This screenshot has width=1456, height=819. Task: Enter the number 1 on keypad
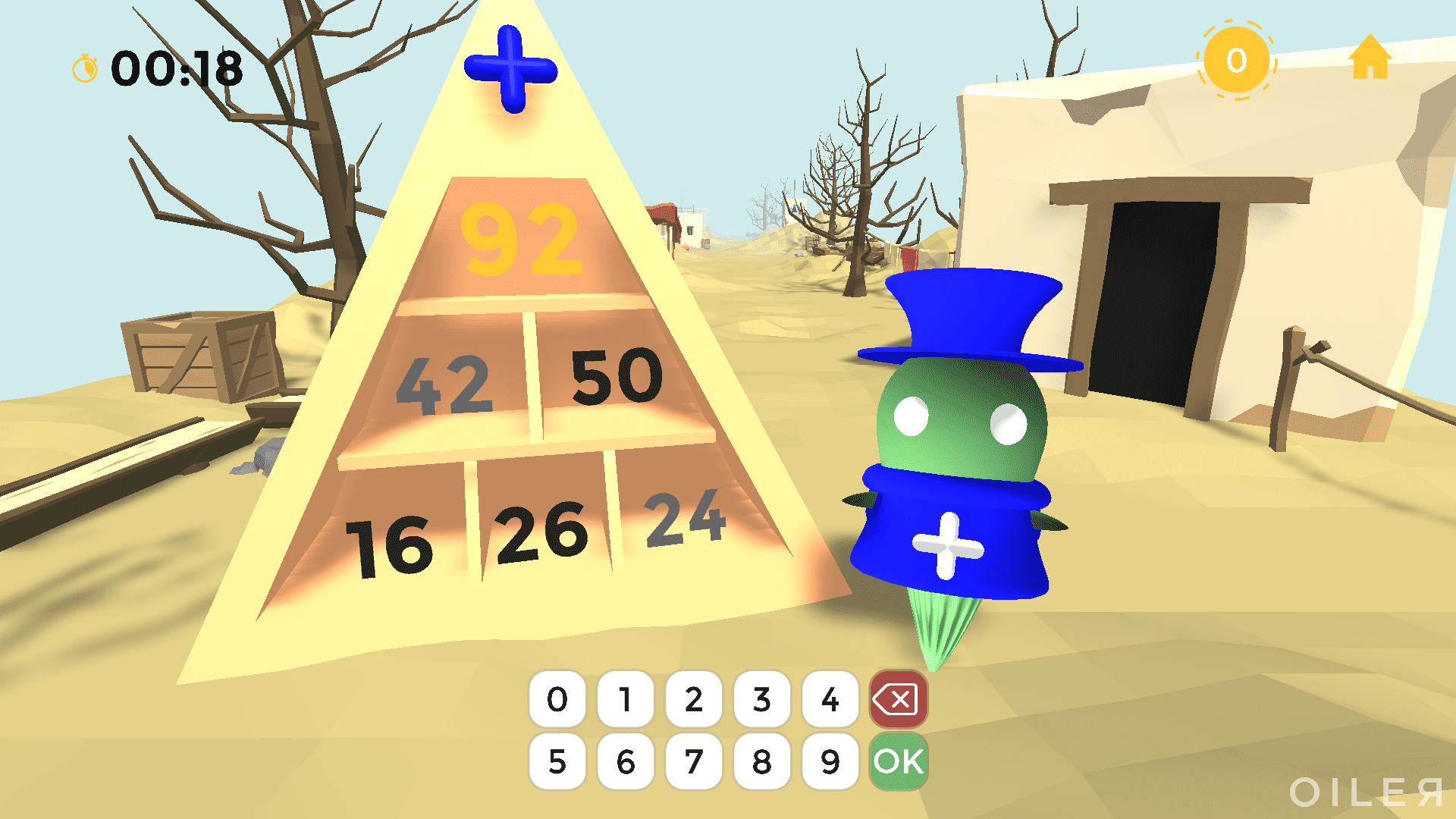[x=626, y=699]
